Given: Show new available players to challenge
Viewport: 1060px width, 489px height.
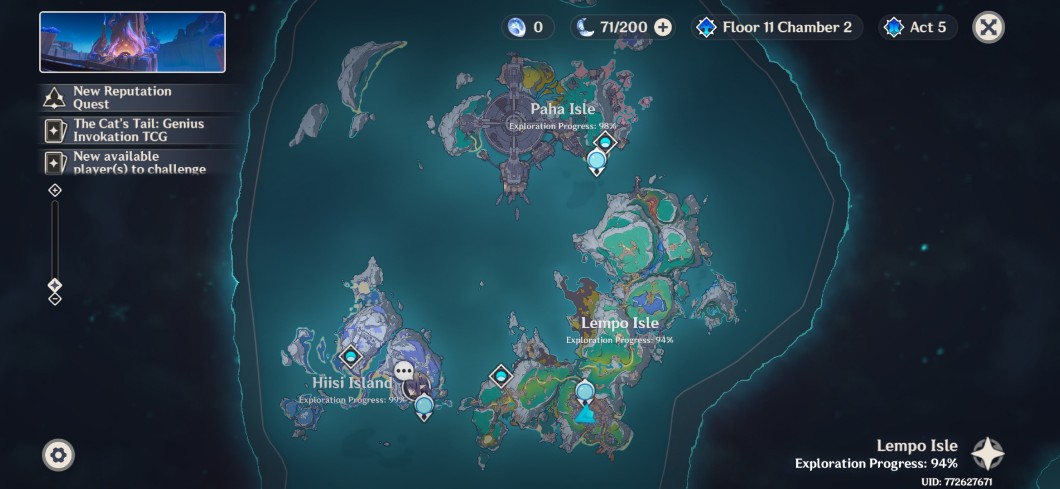Looking at the screenshot, I should coord(138,163).
